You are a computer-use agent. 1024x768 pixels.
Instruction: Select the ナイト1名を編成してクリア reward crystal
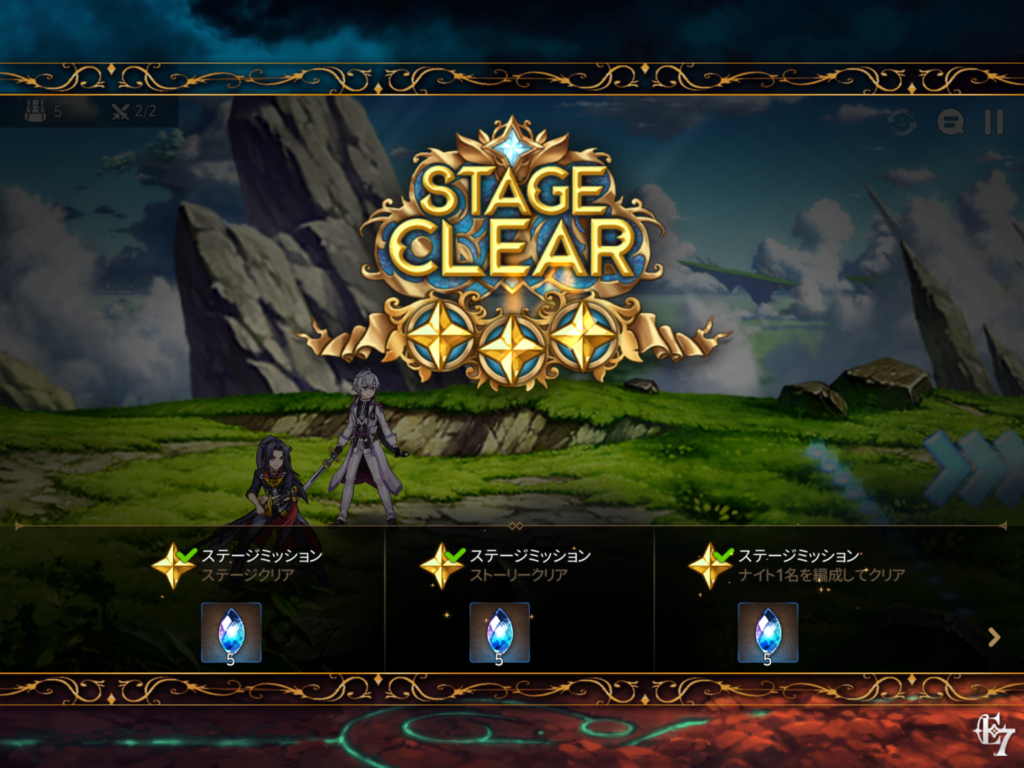pyautogui.click(x=768, y=632)
